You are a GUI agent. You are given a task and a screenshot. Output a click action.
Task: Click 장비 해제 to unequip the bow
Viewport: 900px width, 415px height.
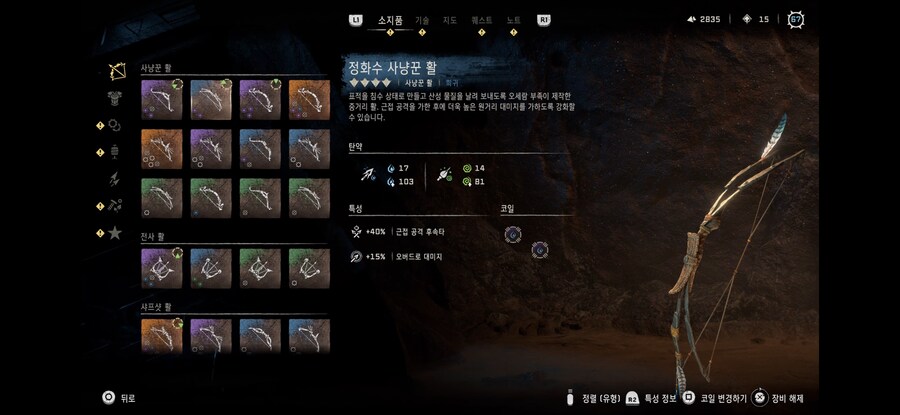click(x=786, y=398)
